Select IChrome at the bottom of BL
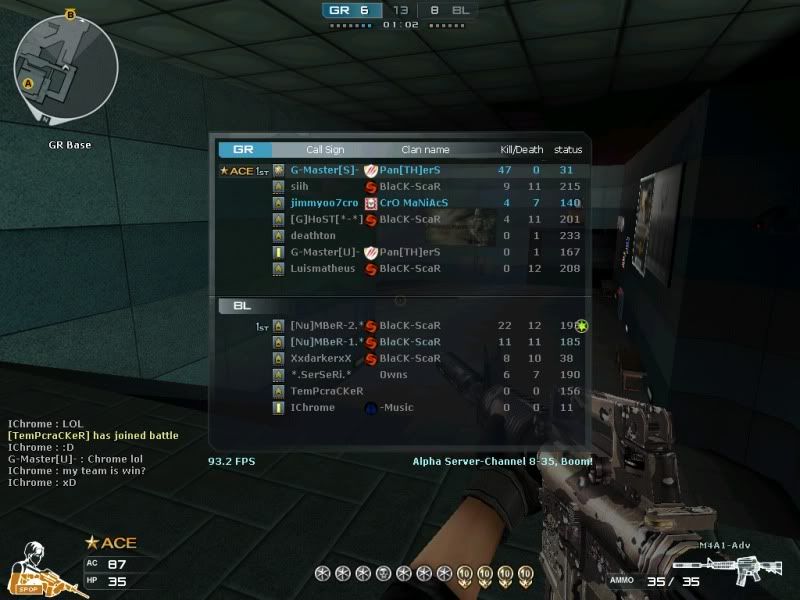 pyautogui.click(x=312, y=407)
